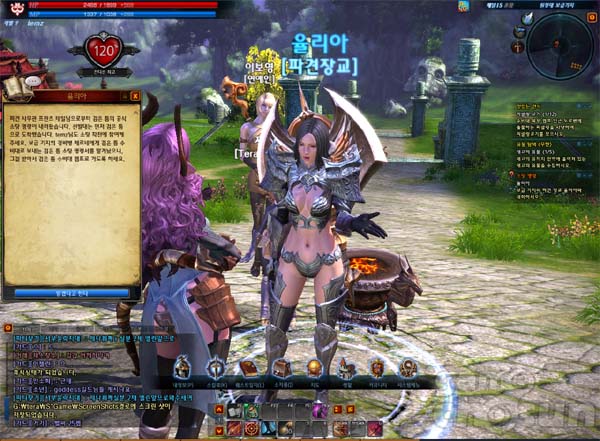Open the red quest book menu
The image size is (600, 441).
(248, 367)
